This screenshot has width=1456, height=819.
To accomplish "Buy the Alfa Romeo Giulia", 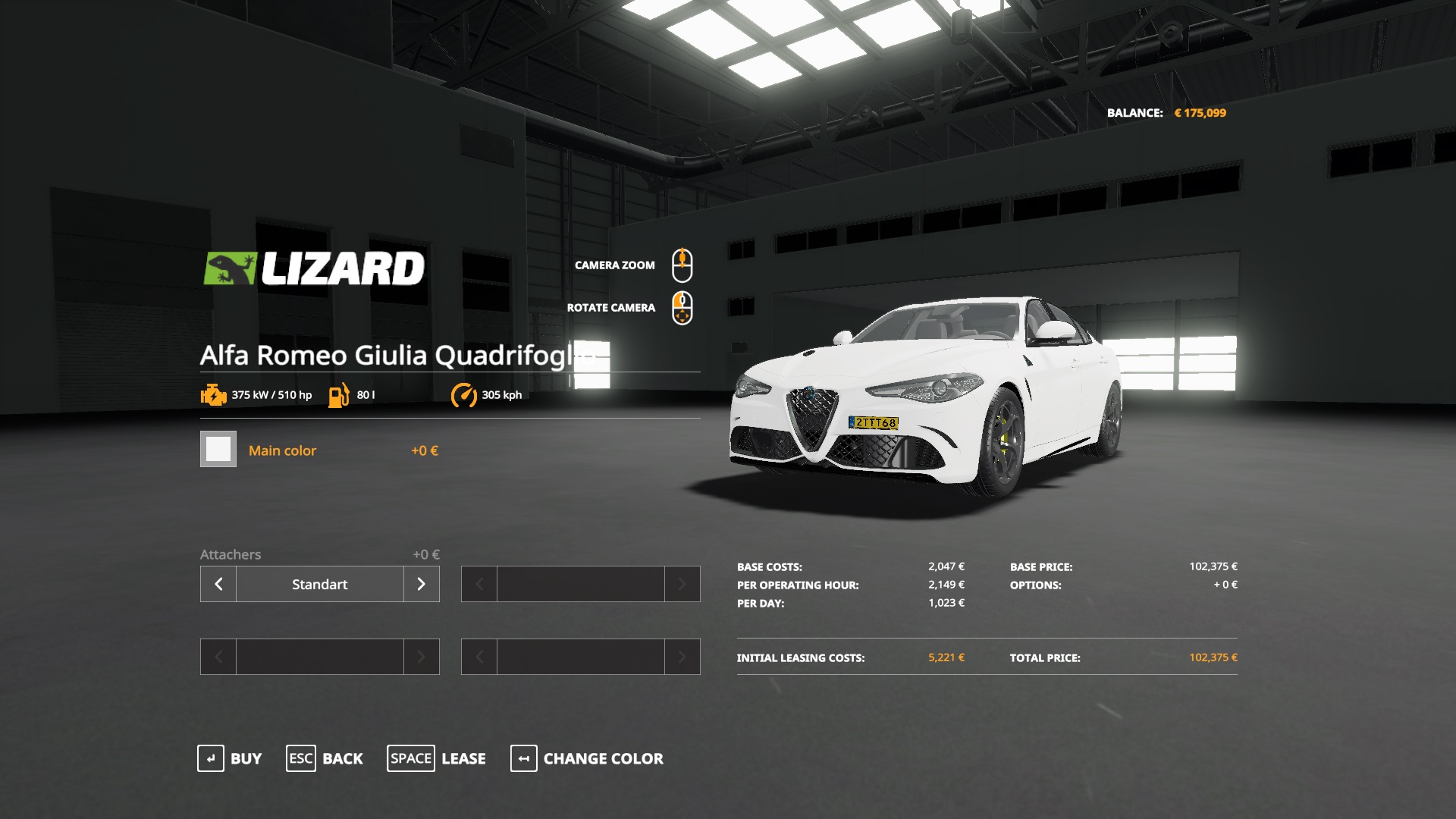I will coord(230,758).
